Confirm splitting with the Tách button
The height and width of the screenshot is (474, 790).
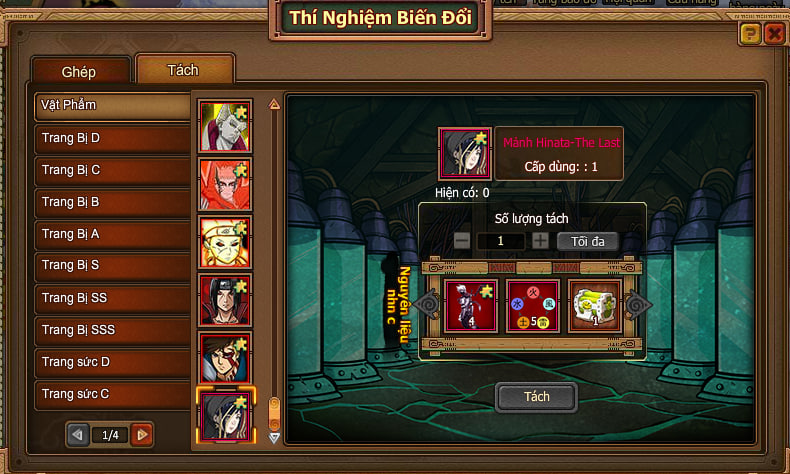click(537, 397)
